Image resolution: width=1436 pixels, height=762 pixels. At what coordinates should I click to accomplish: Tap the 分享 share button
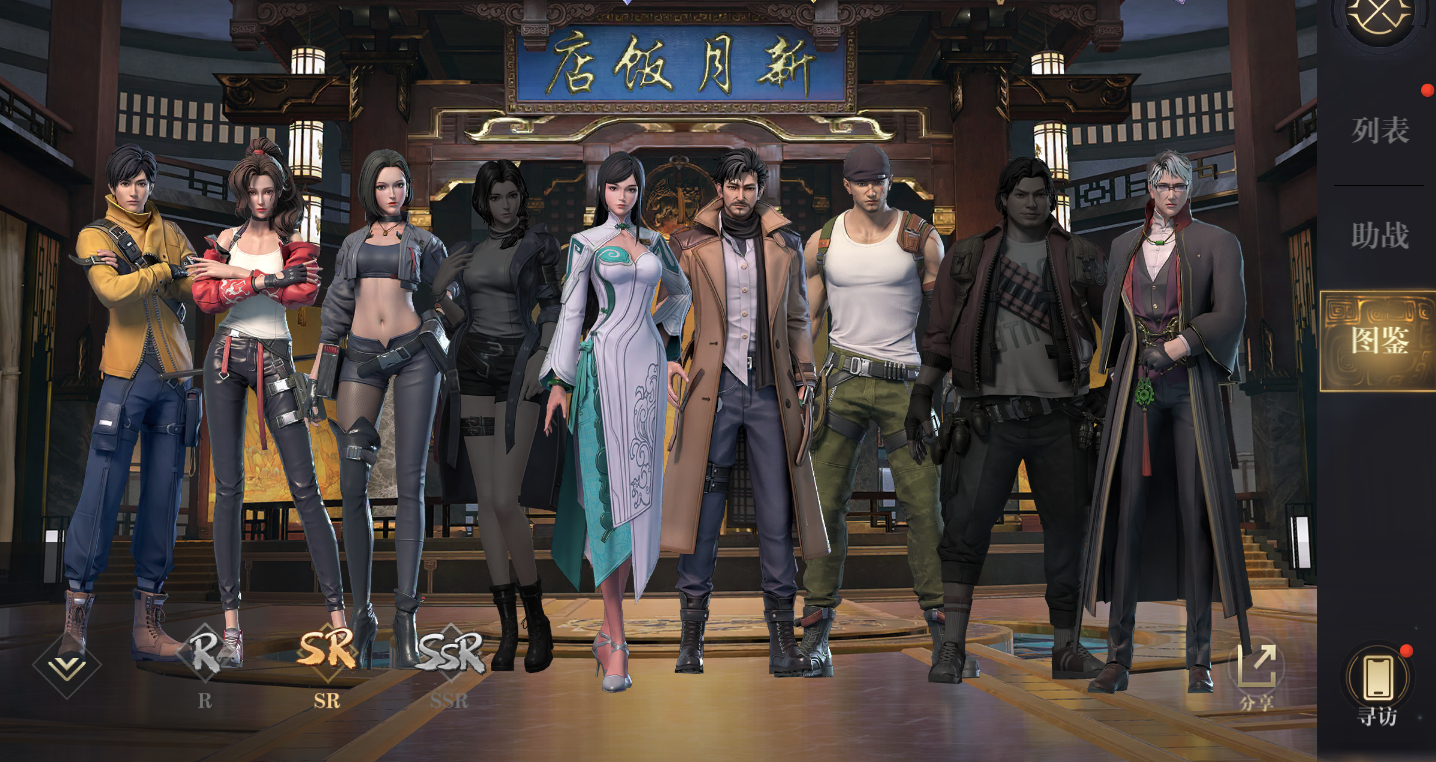[1256, 672]
